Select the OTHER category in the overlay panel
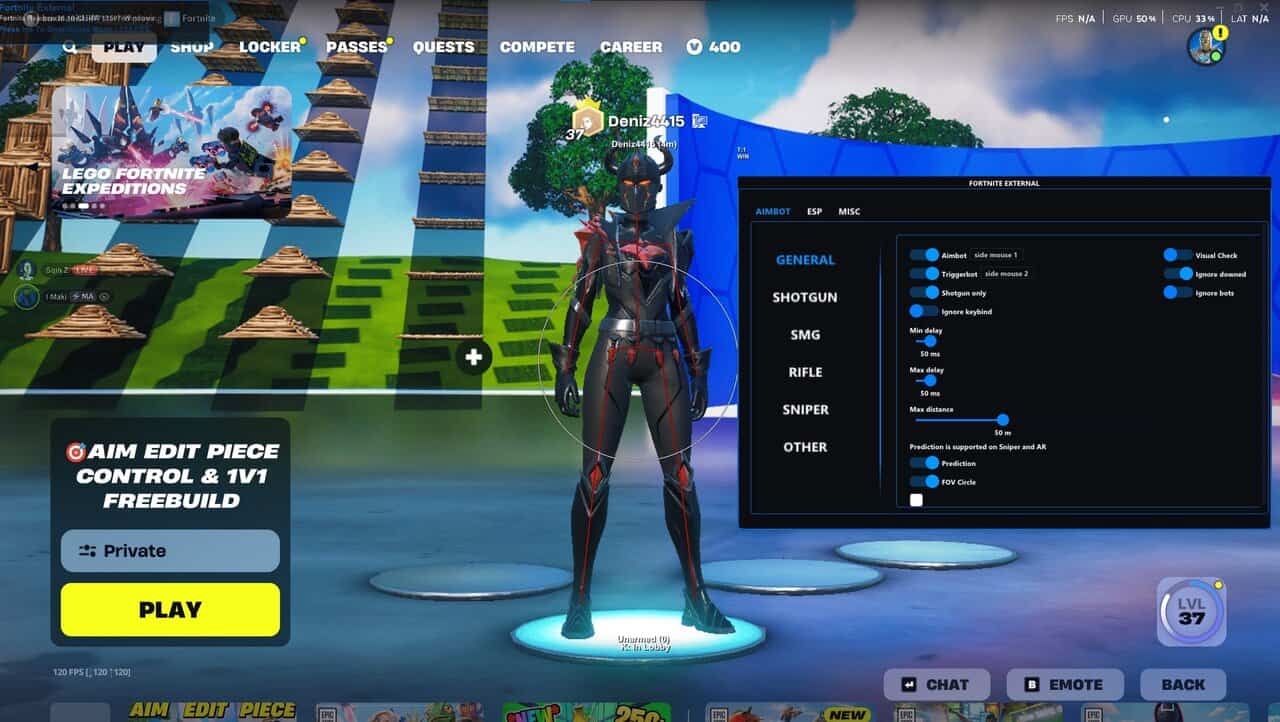1280x722 pixels. tap(805, 447)
